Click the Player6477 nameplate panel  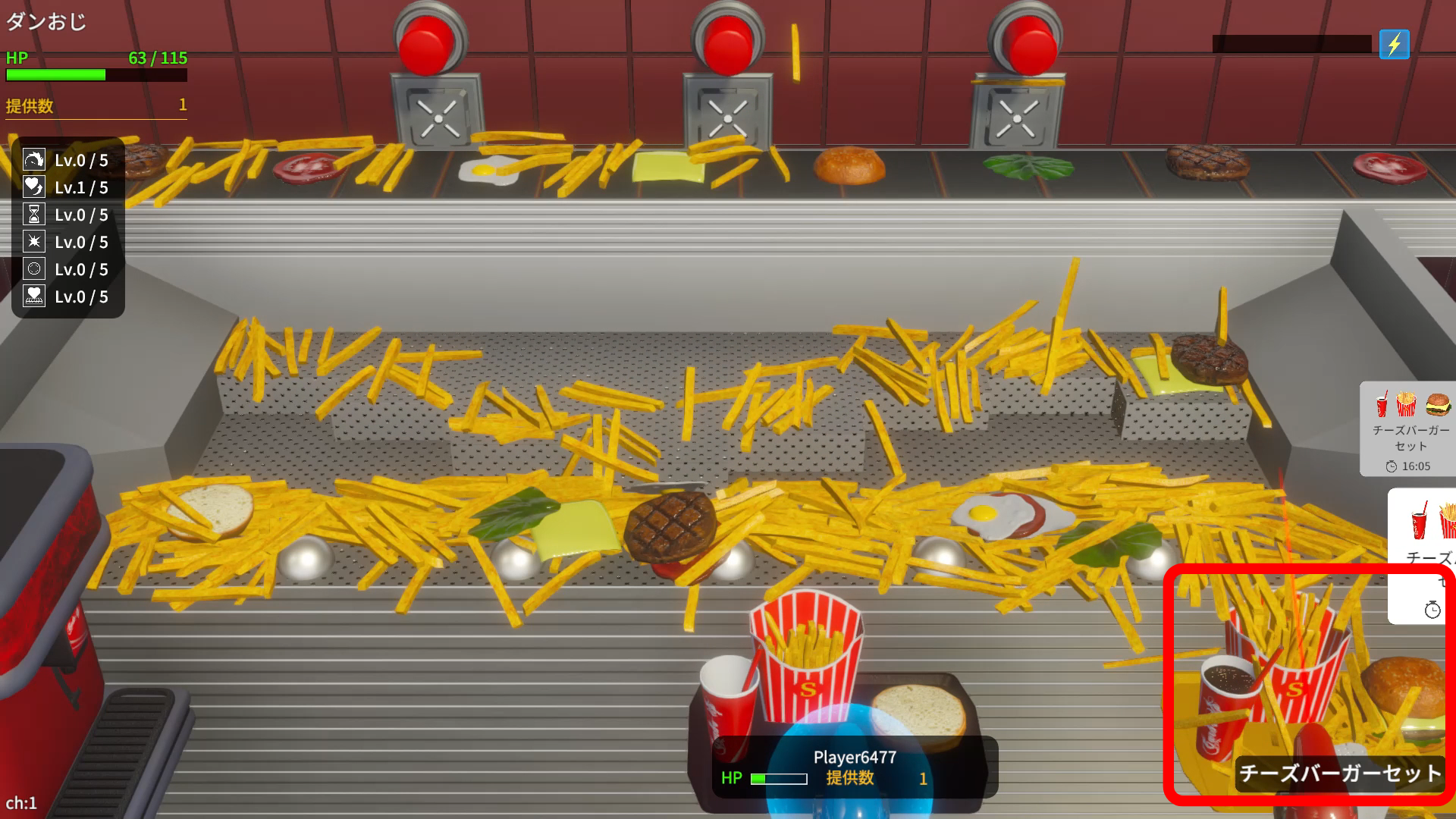click(854, 767)
